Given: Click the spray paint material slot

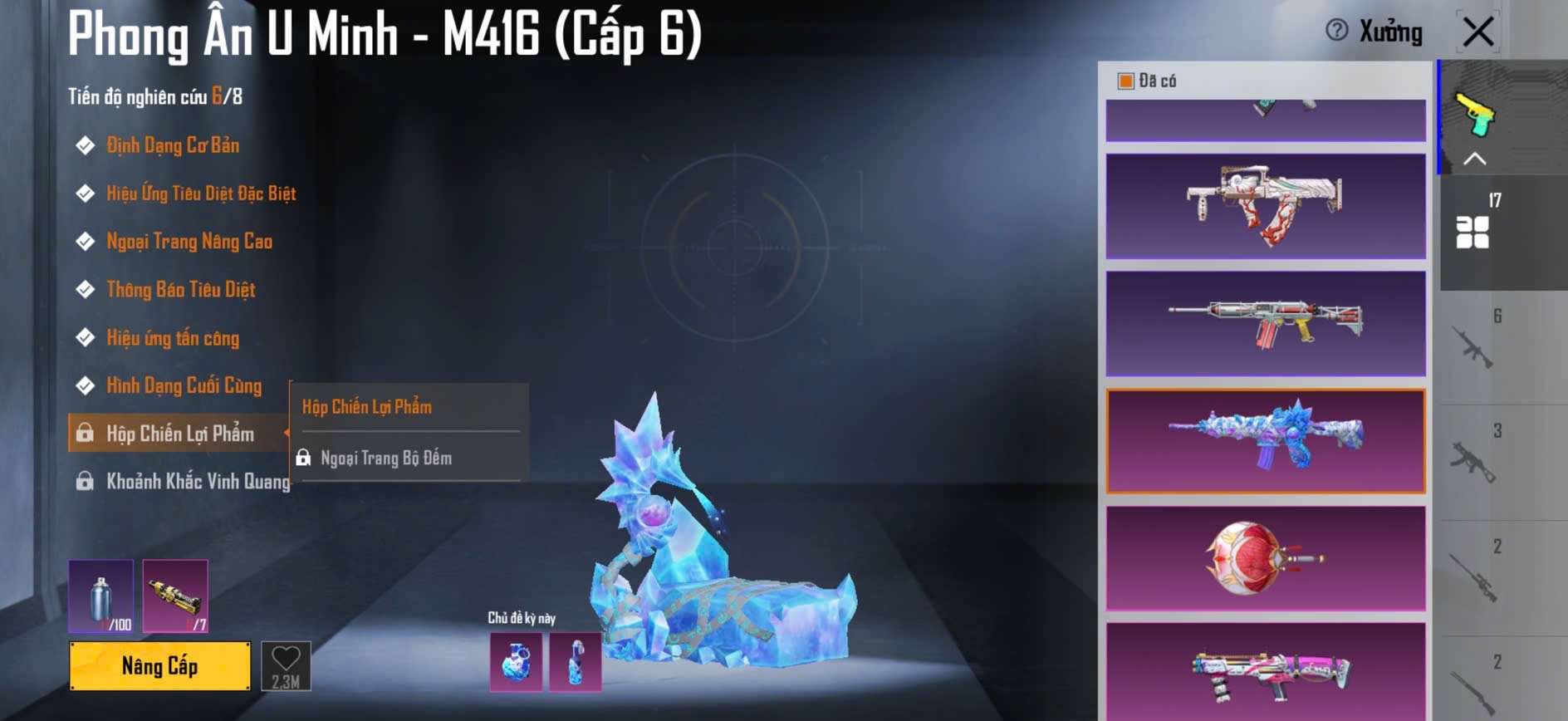Looking at the screenshot, I should pos(100,596).
